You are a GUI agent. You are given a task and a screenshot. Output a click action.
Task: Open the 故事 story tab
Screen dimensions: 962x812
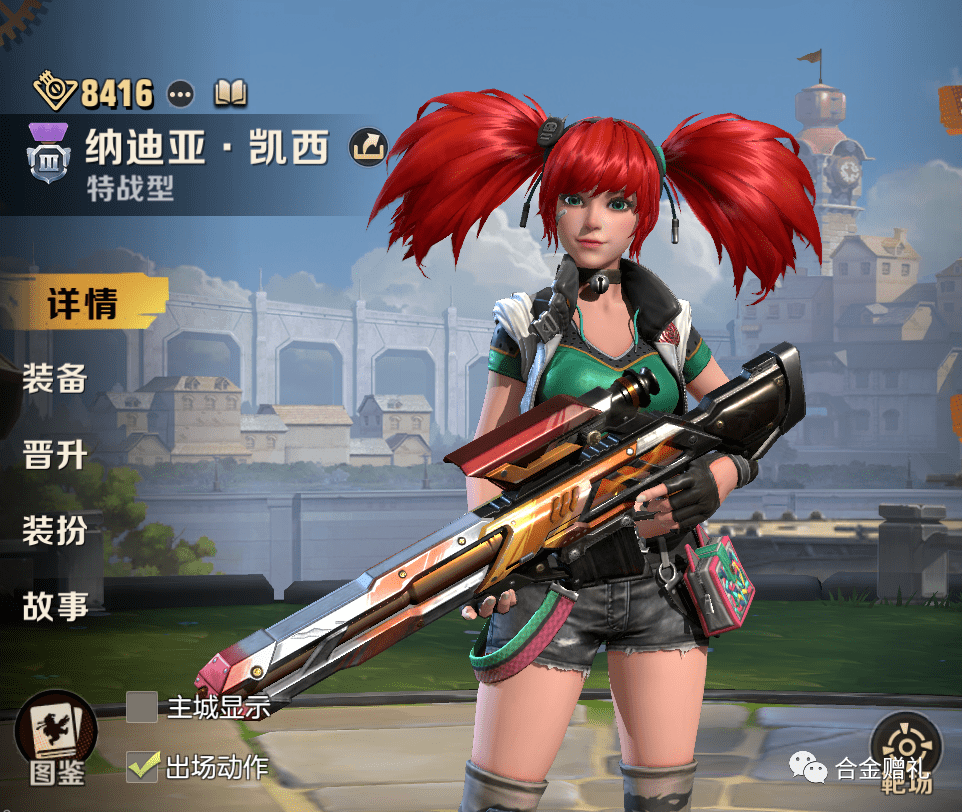tap(55, 605)
